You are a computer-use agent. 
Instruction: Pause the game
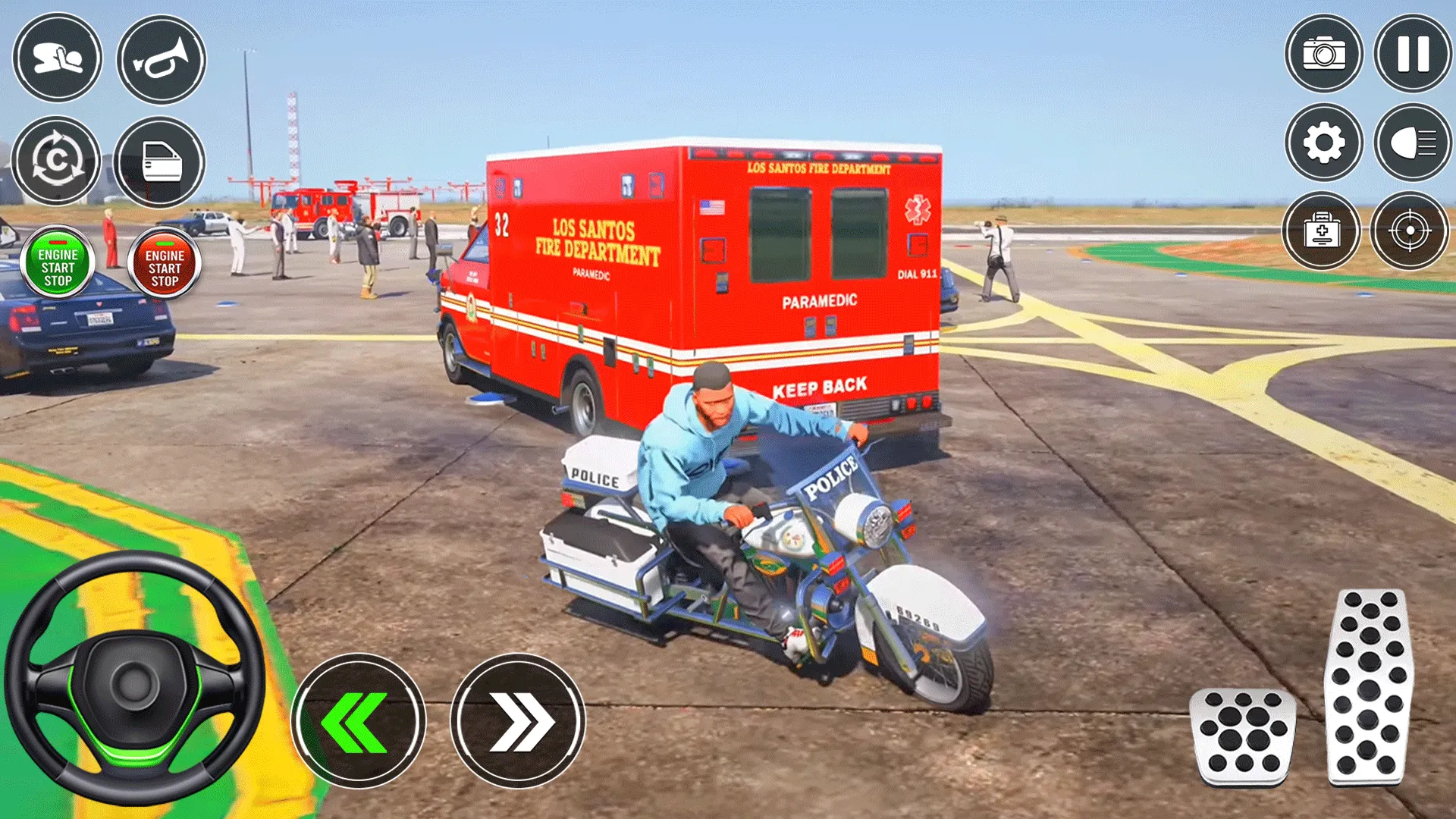coord(1413,53)
